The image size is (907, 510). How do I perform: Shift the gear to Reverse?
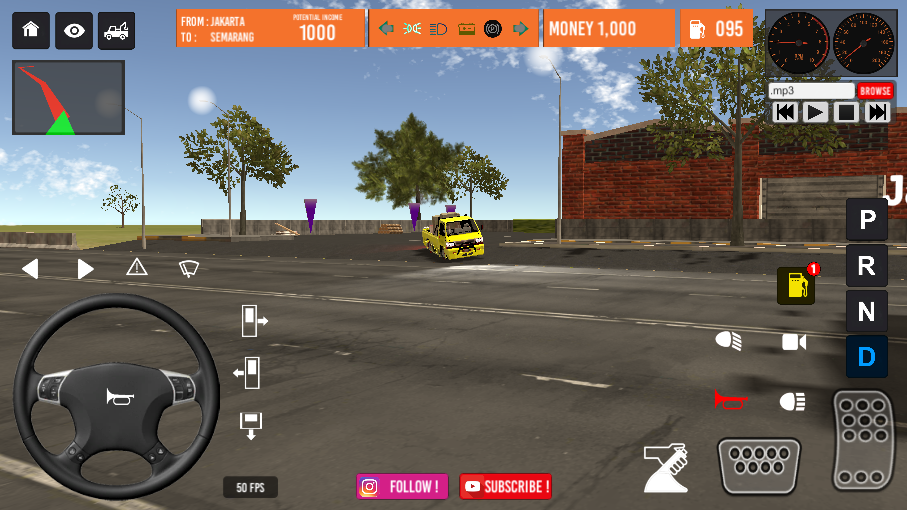[x=866, y=266]
